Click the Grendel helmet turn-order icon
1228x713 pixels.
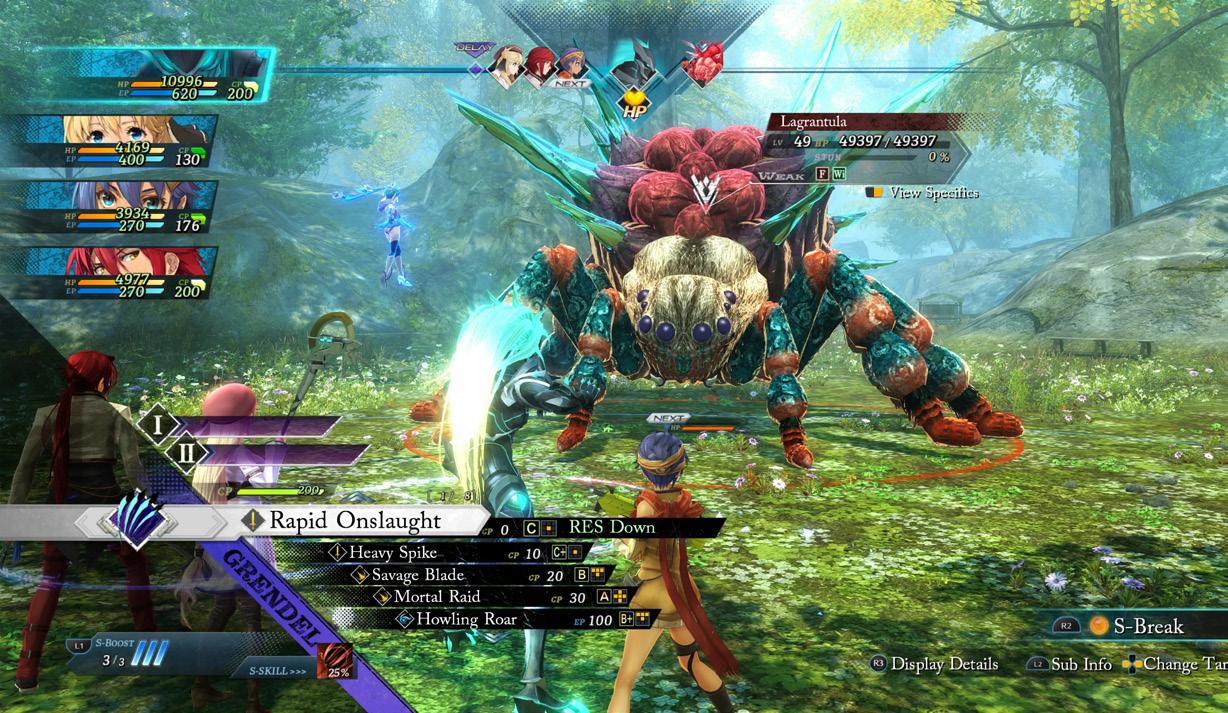pyautogui.click(x=630, y=68)
